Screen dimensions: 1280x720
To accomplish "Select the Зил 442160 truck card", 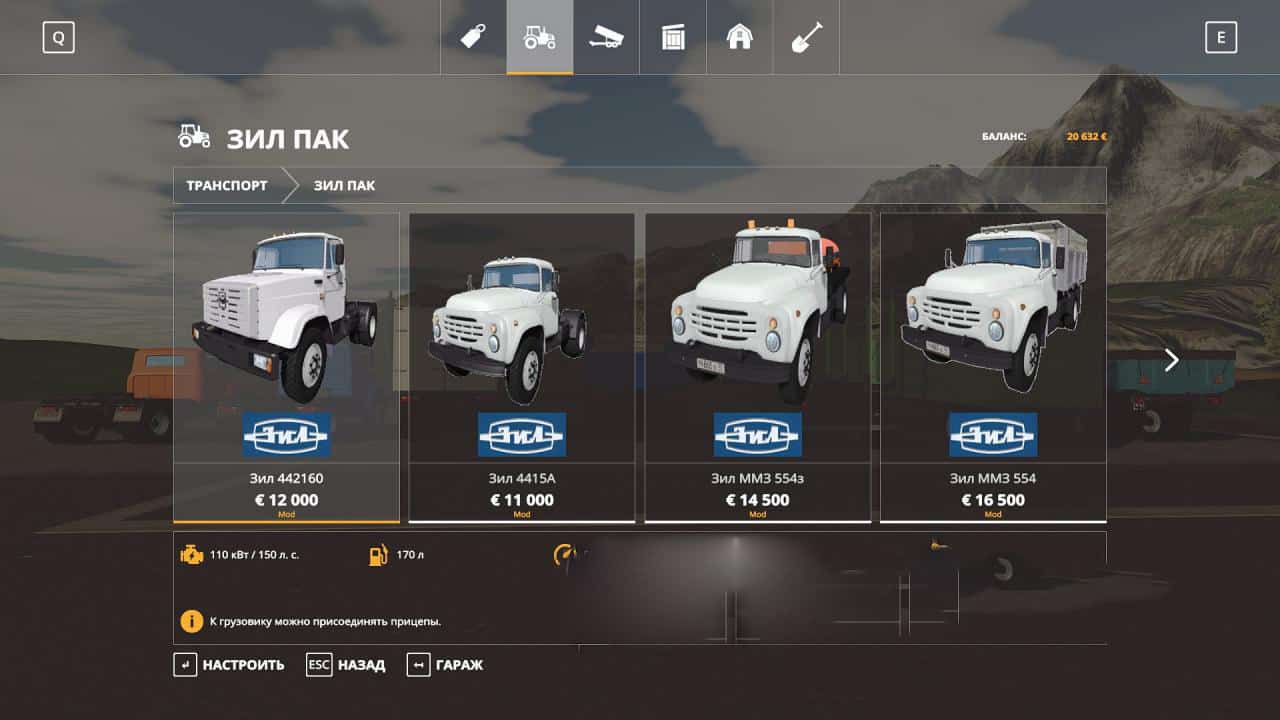I will click(x=286, y=366).
